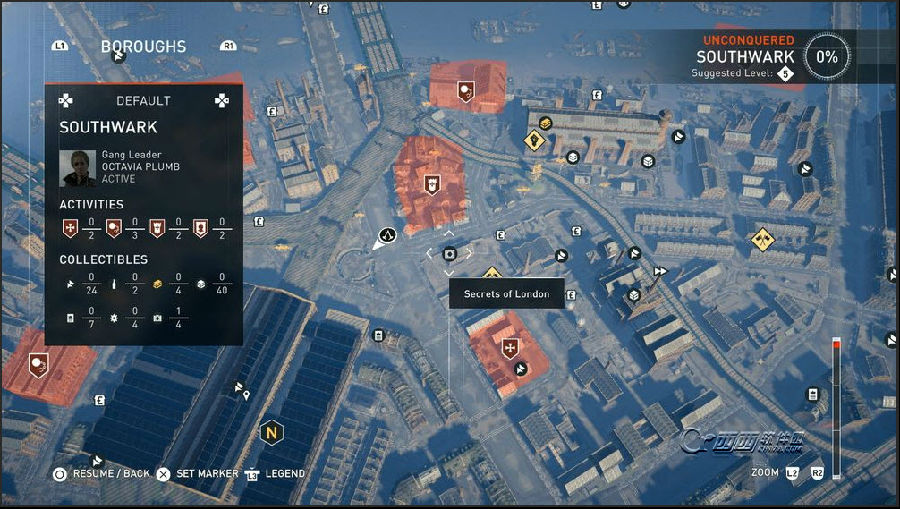Choose the fast travel double-arrow marker
This screenshot has width=900, height=509.
click(660, 271)
